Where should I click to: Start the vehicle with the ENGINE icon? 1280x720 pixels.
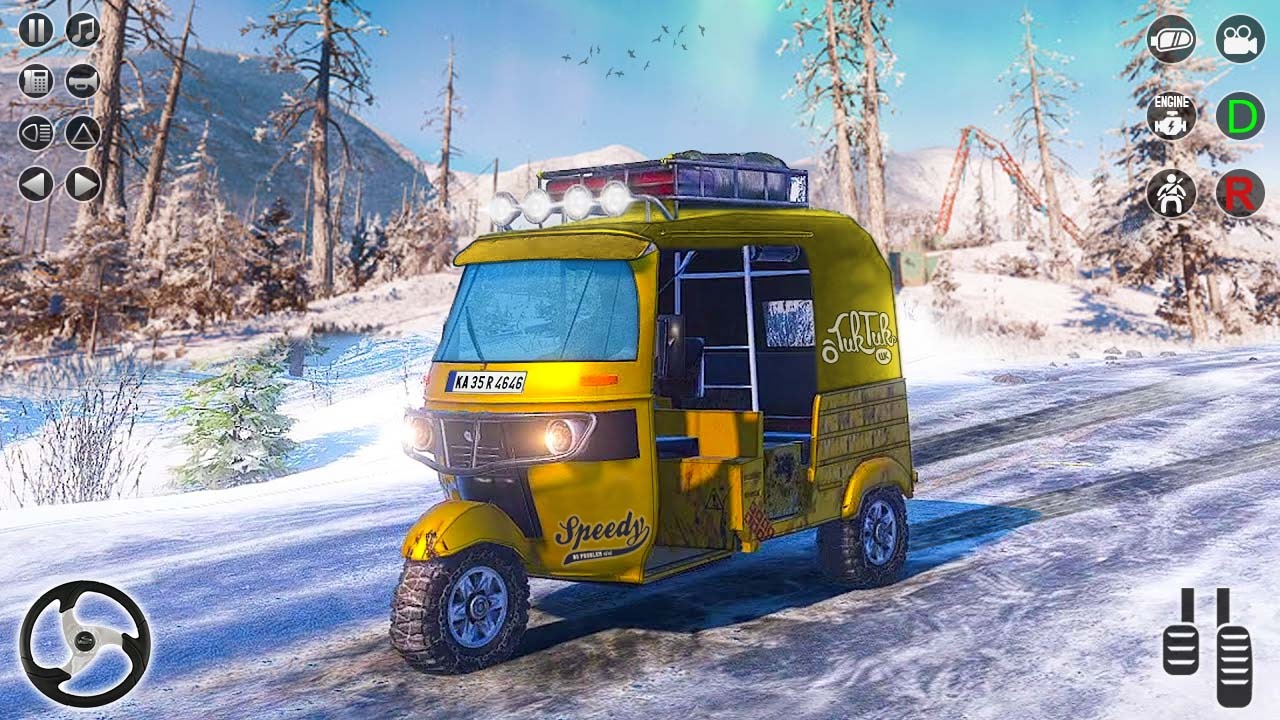click(x=1170, y=117)
